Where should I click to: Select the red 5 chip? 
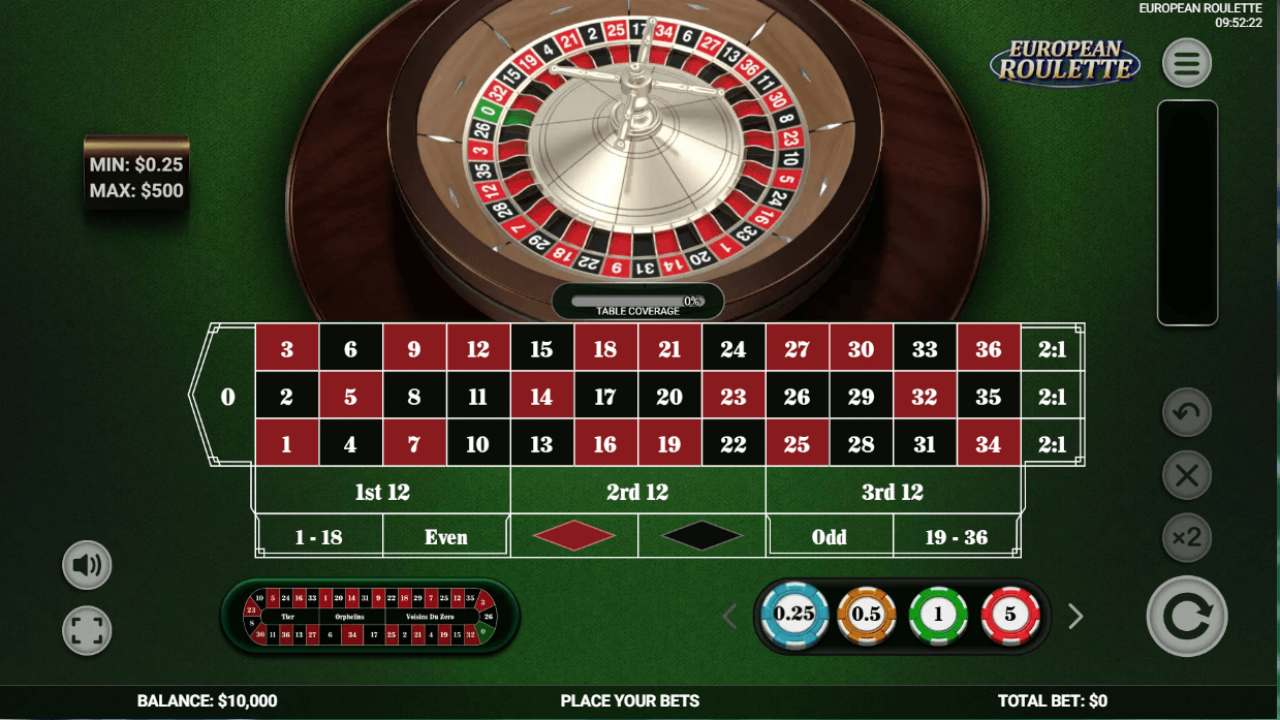click(x=1009, y=615)
